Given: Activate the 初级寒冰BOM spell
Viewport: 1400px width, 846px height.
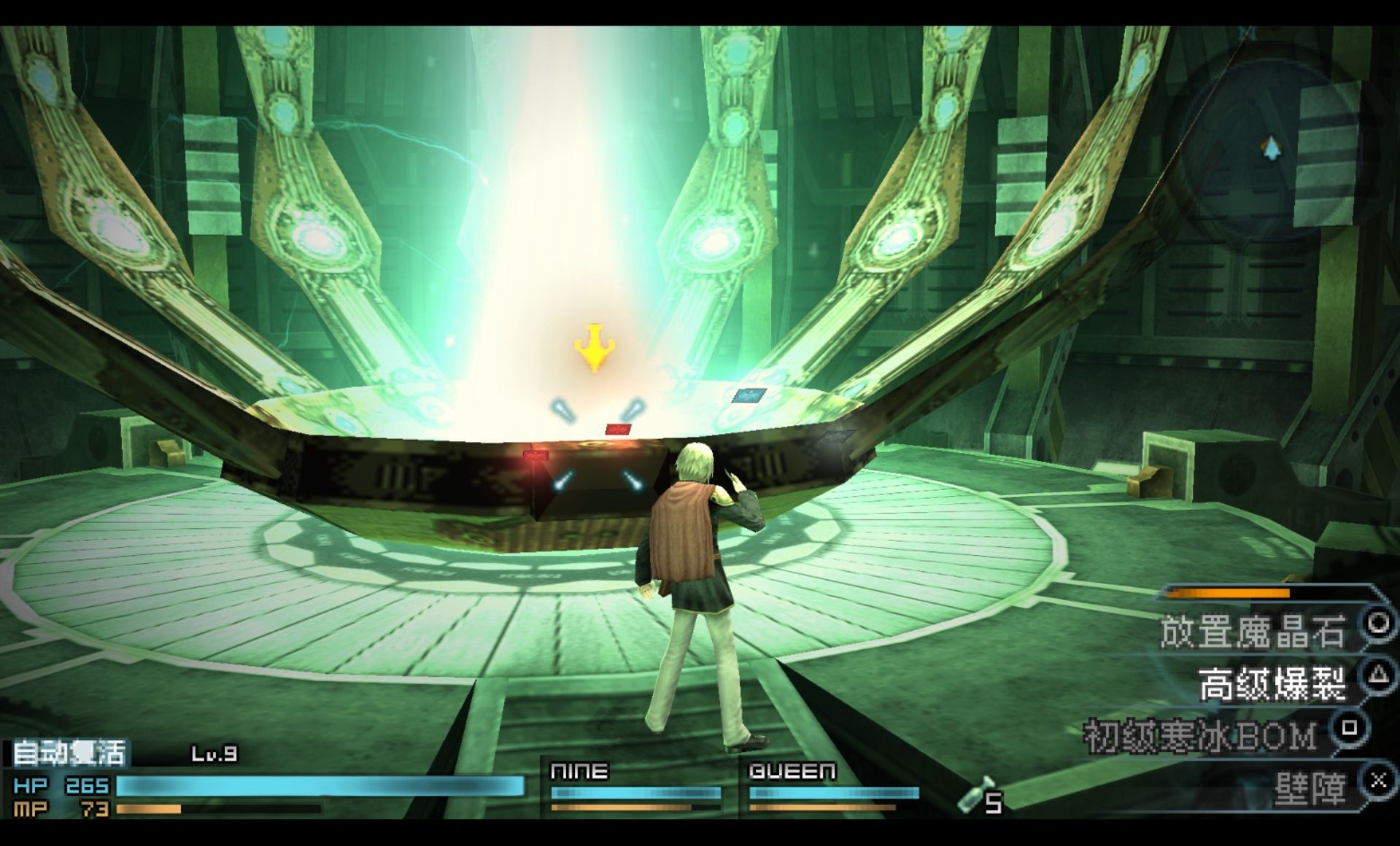Looking at the screenshot, I should [x=1201, y=737].
